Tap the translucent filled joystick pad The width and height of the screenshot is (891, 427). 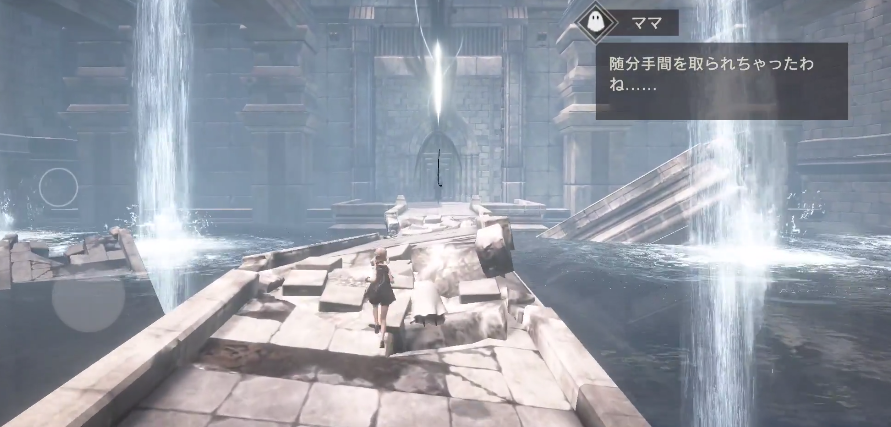pos(88,301)
